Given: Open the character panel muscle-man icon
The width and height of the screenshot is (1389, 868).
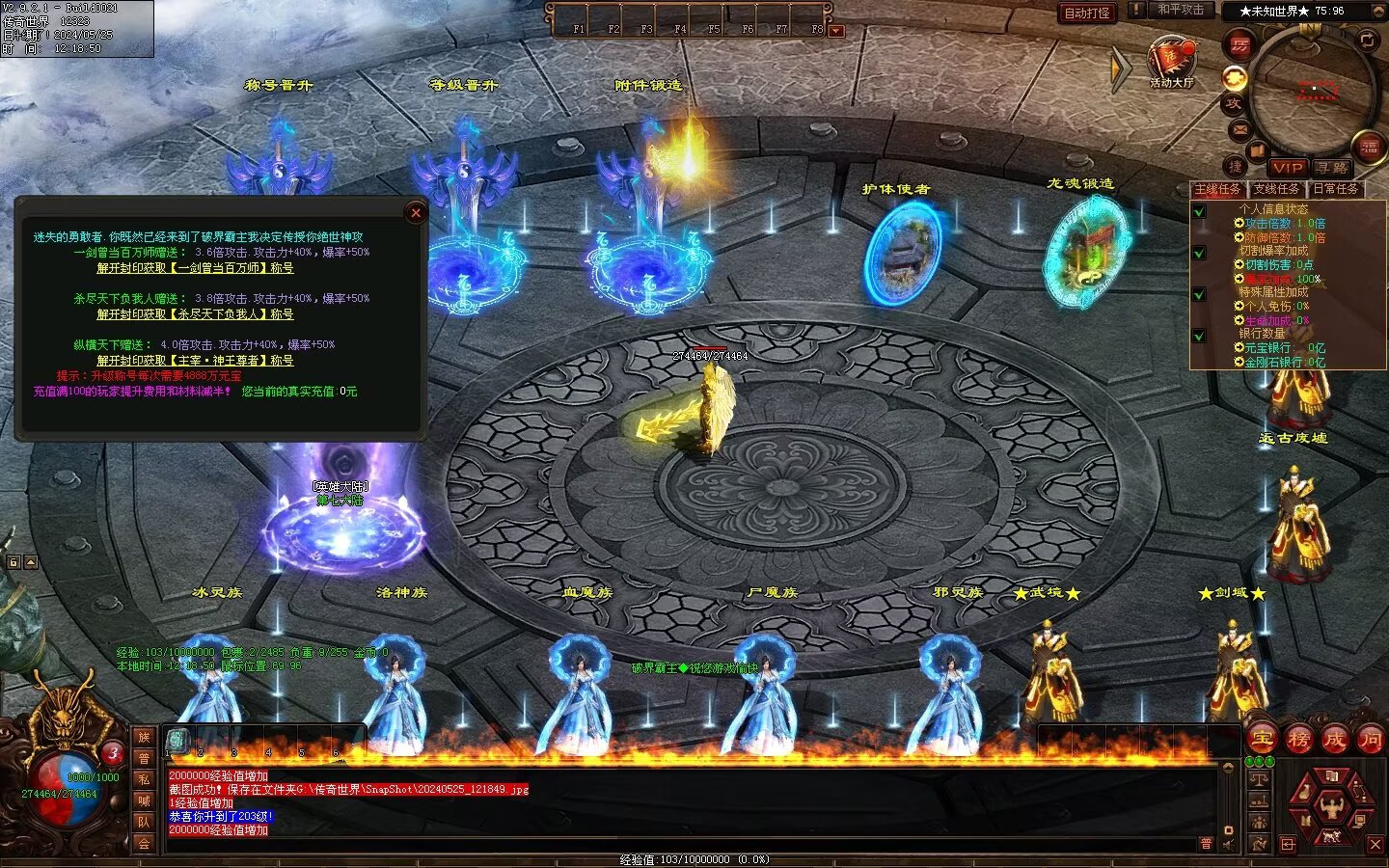Looking at the screenshot, I should point(1329,803).
